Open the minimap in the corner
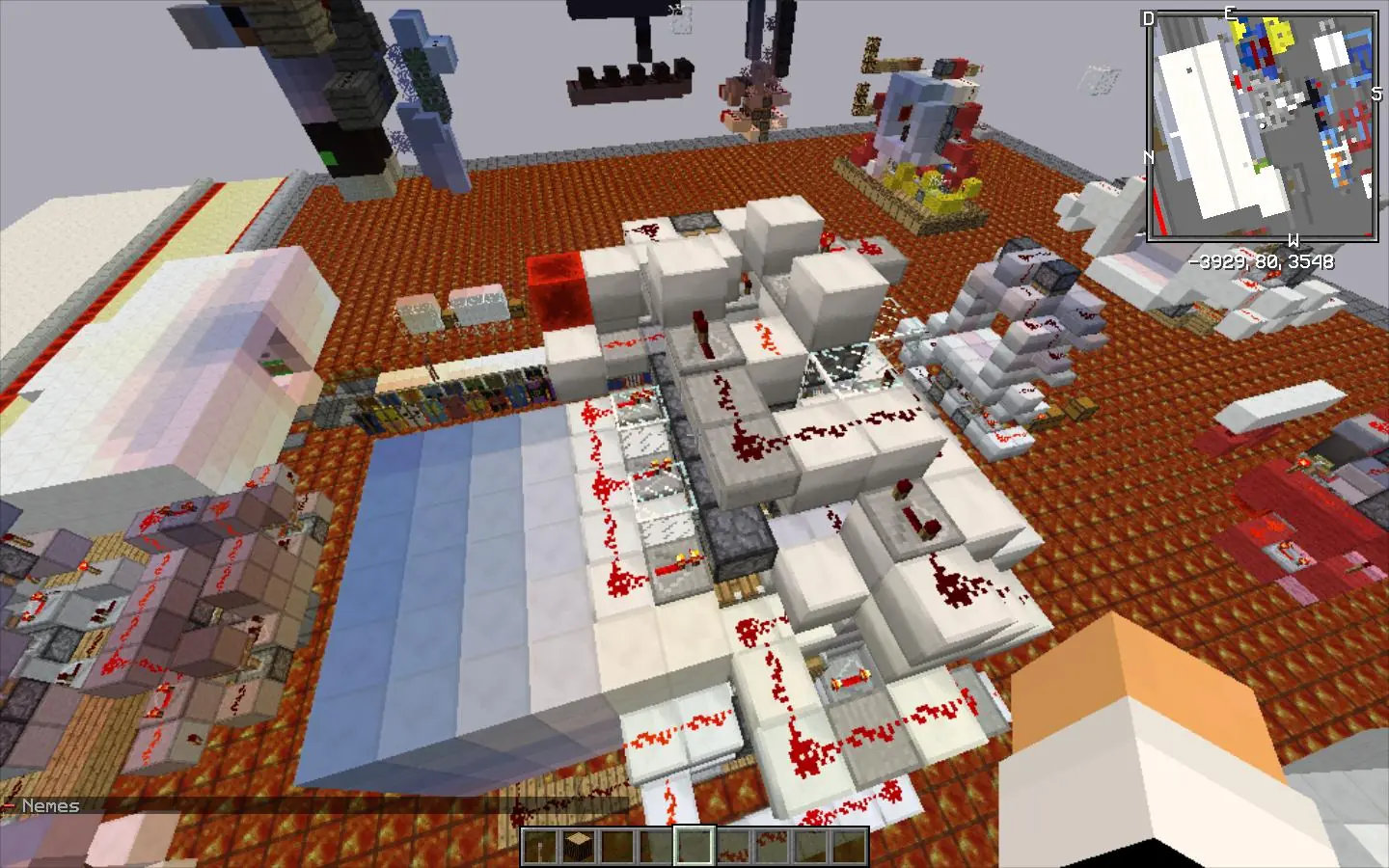Viewport: 1389px width, 868px height. pos(1262,125)
